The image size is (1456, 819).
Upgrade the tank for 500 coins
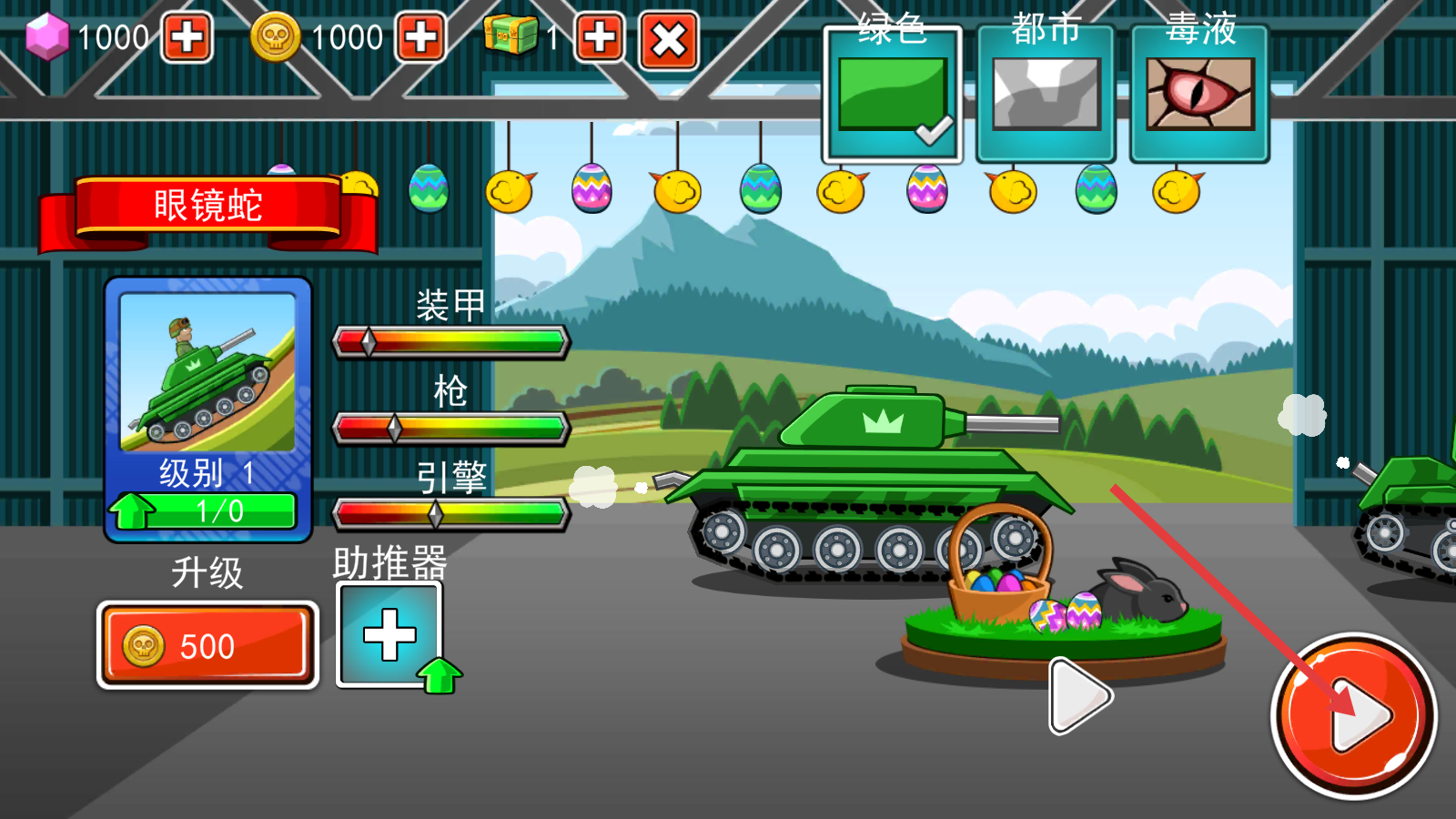(x=207, y=645)
